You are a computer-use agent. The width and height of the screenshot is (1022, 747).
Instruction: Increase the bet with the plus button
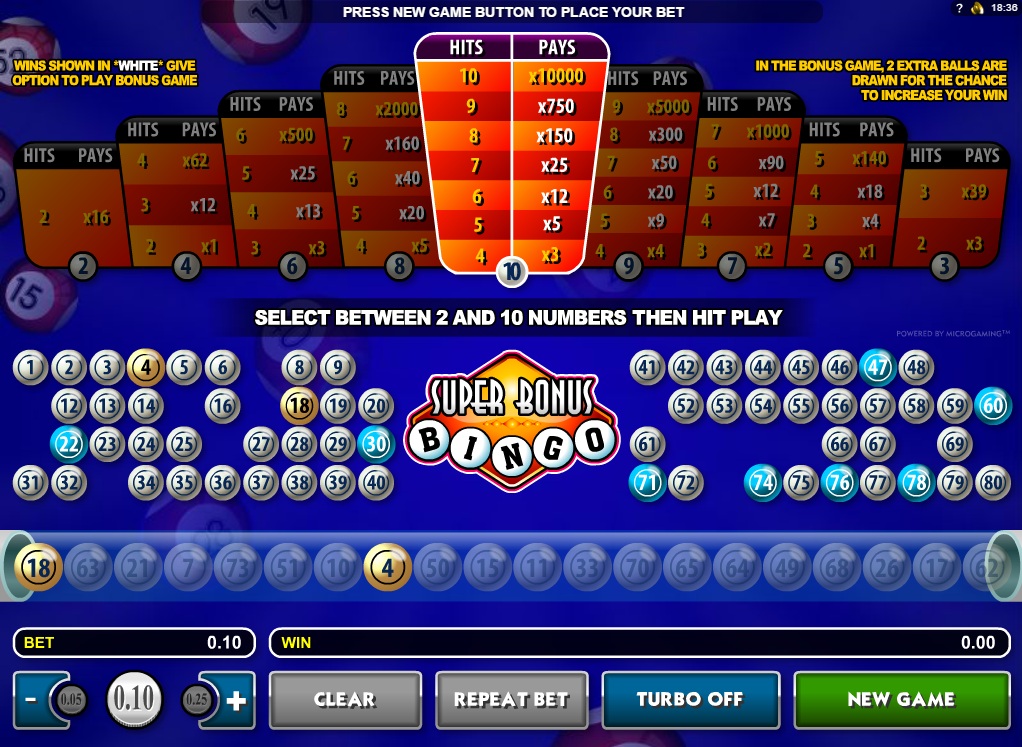[237, 701]
